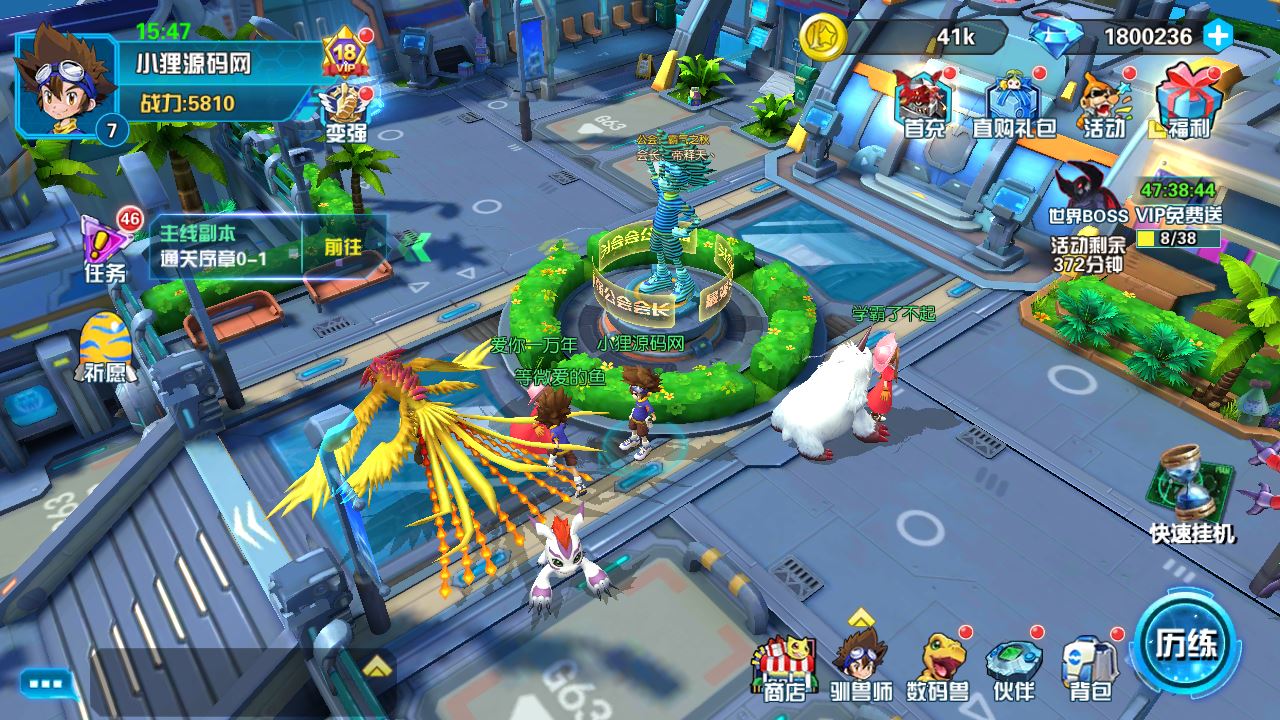Open the 数码兽 Digimon menu
This screenshot has height=720, width=1280.
click(937, 665)
